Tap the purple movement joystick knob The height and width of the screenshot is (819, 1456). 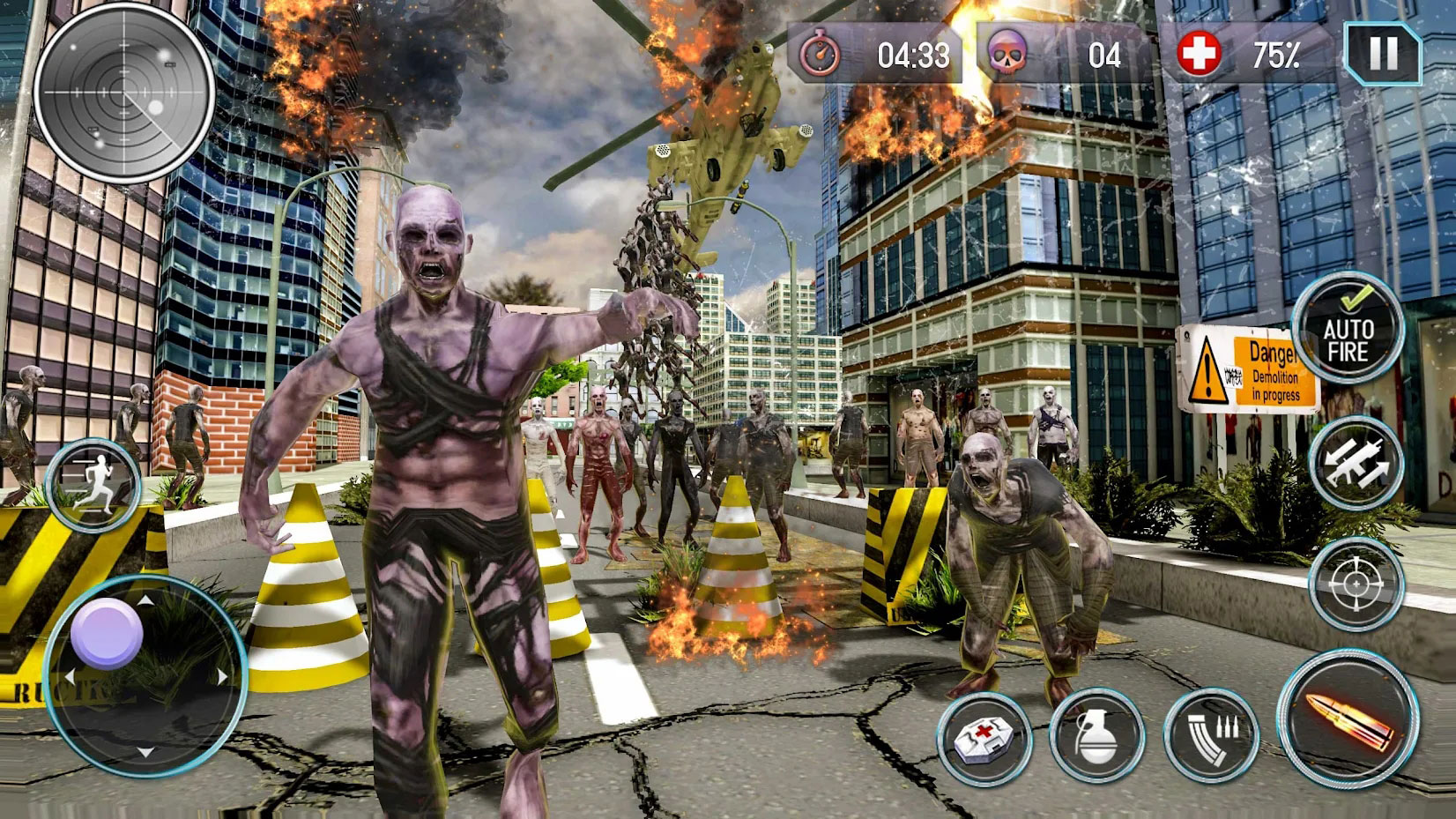[107, 632]
